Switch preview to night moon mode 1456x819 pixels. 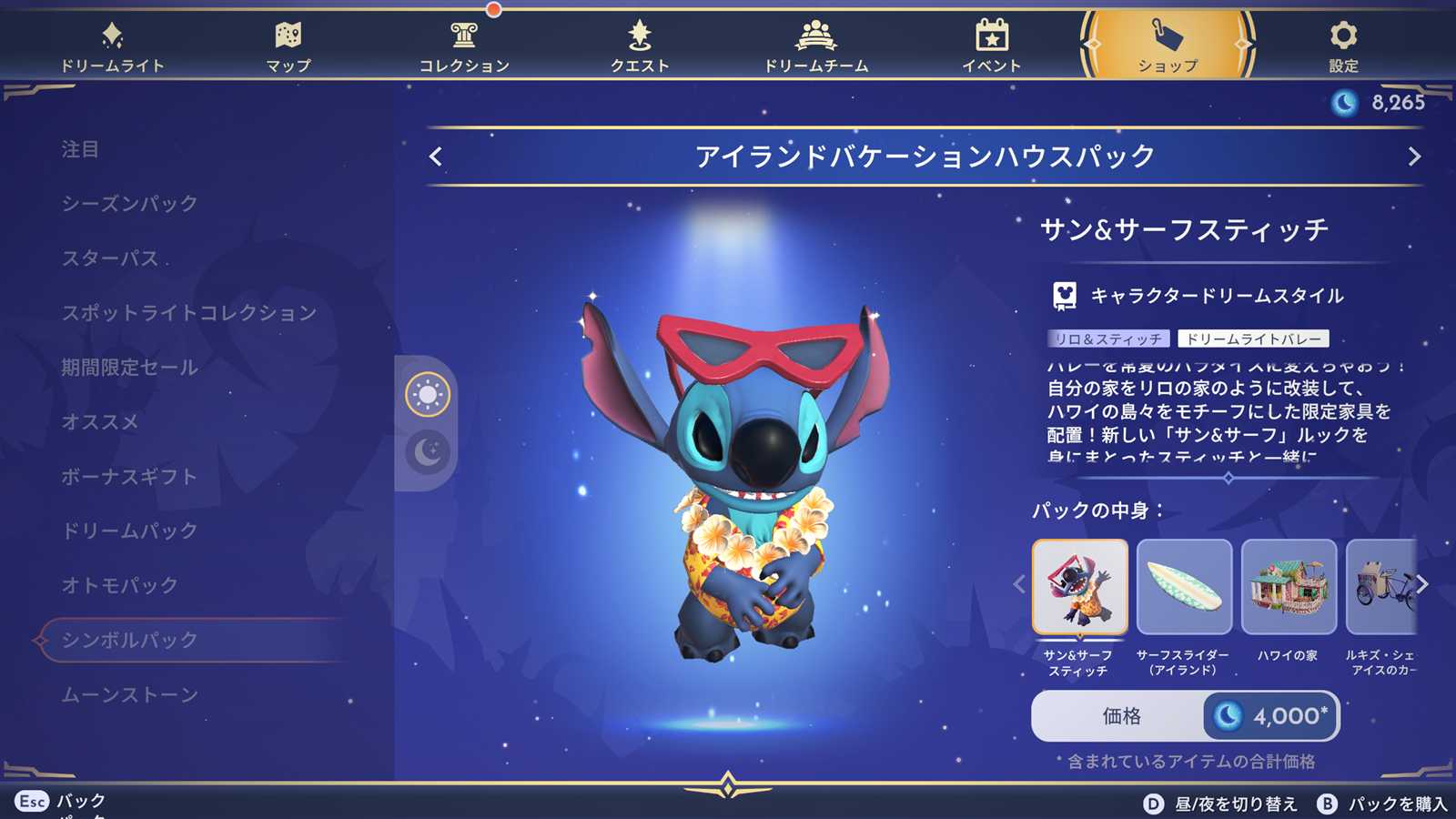pyautogui.click(x=427, y=451)
